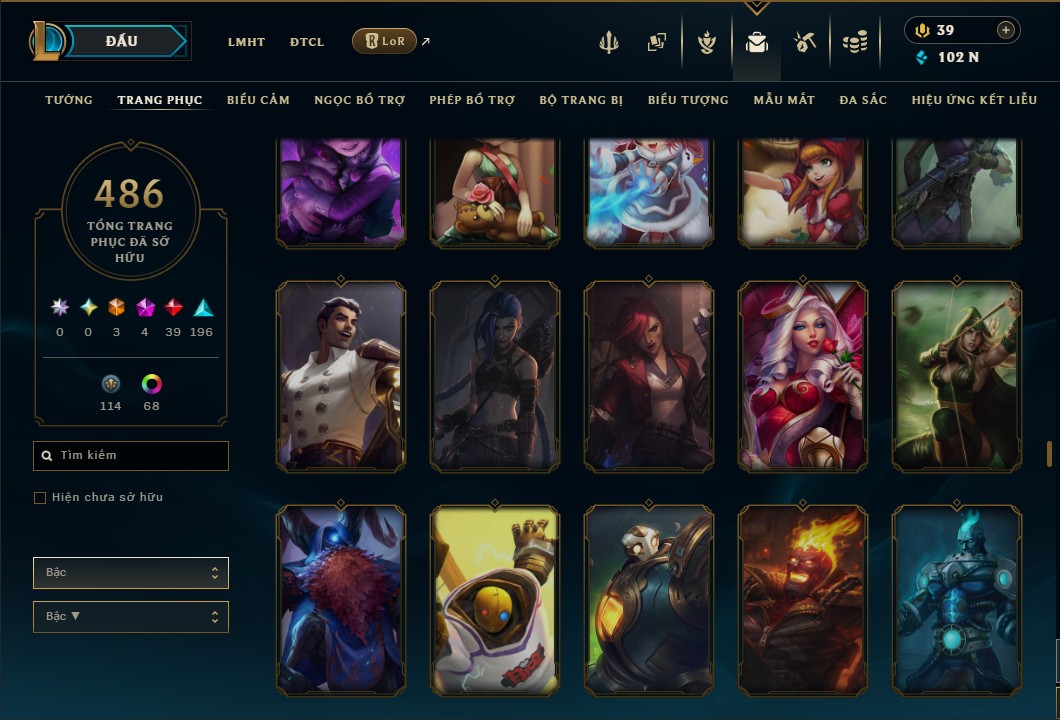Screen dimensions: 1060x720
Task: Click the Tìm kiếm search field
Action: click(x=131, y=456)
